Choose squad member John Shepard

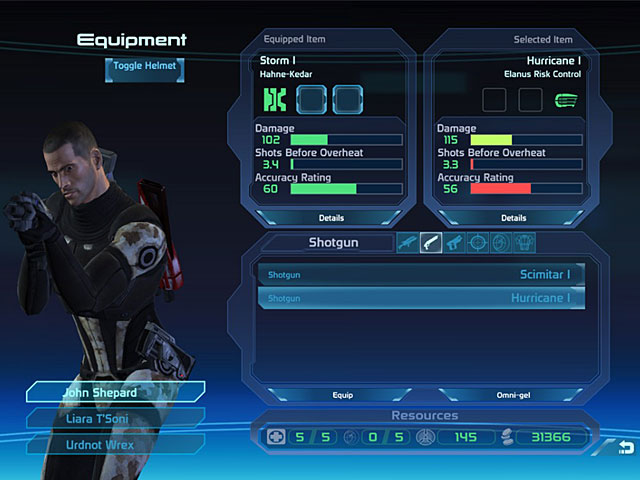(x=114, y=393)
